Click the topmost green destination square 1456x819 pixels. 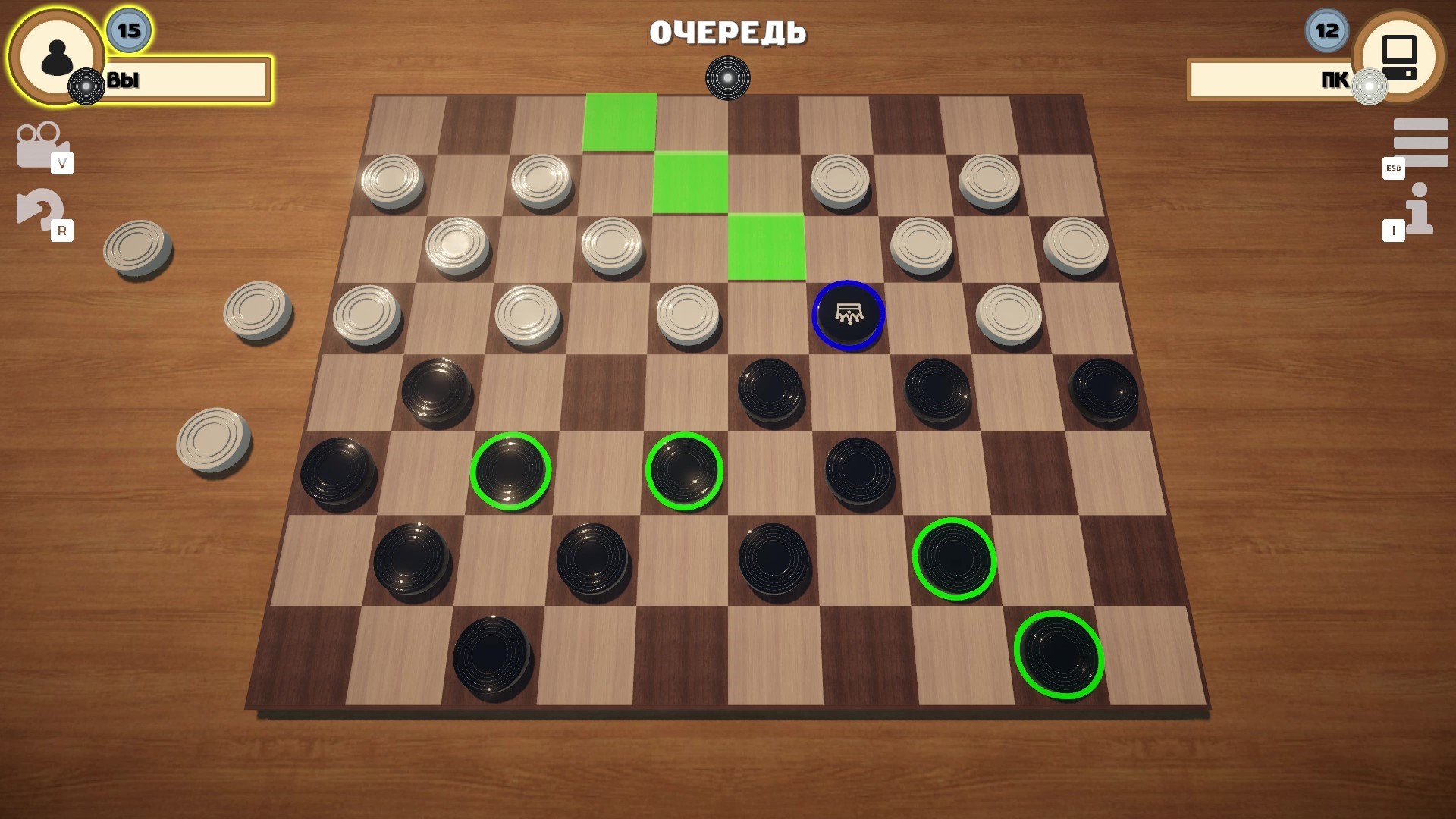pyautogui.click(x=619, y=121)
